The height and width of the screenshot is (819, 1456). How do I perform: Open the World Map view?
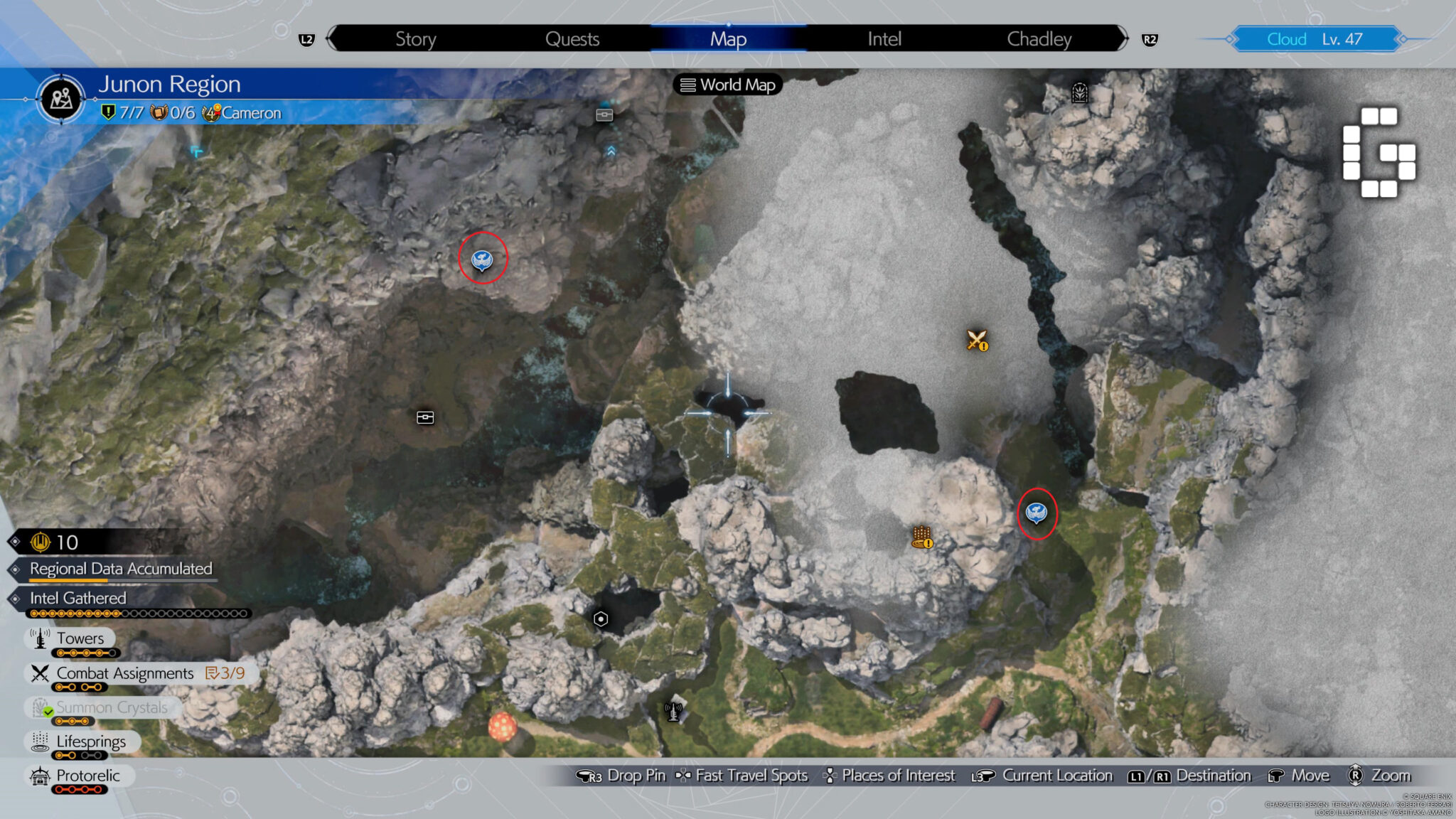(729, 85)
